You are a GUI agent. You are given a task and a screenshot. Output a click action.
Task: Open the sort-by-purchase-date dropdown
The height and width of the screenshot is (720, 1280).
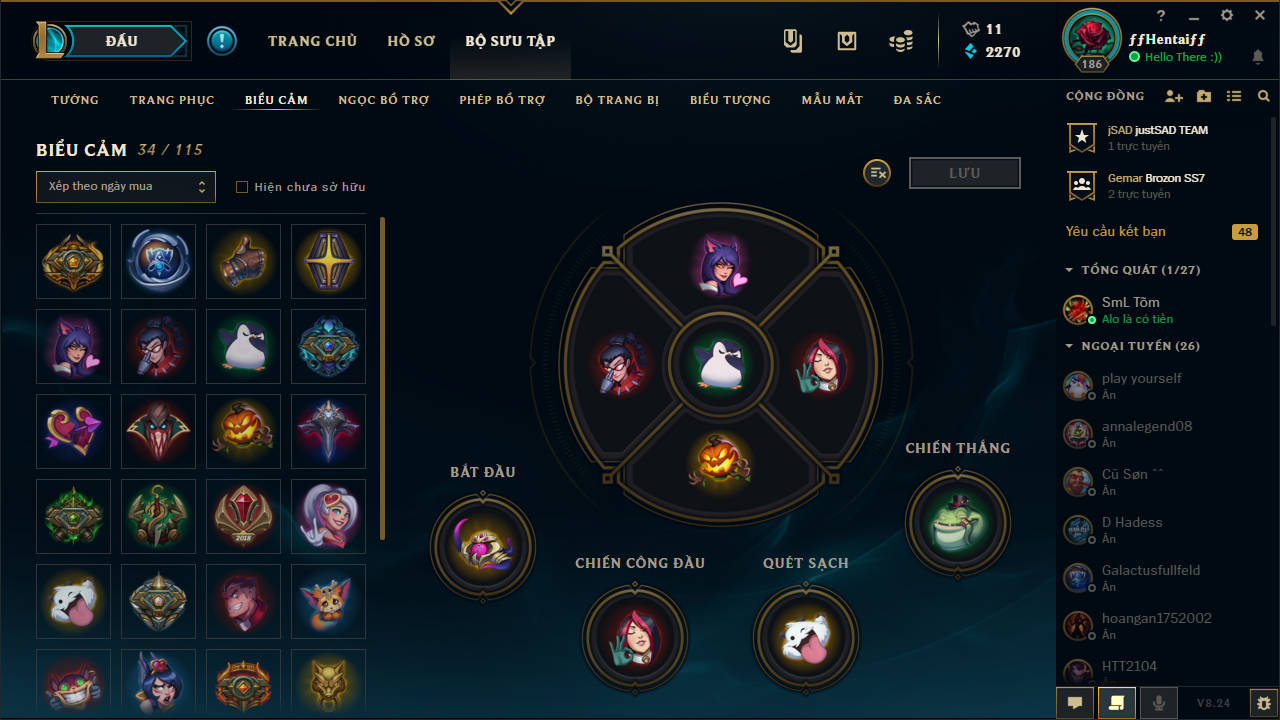coord(126,187)
